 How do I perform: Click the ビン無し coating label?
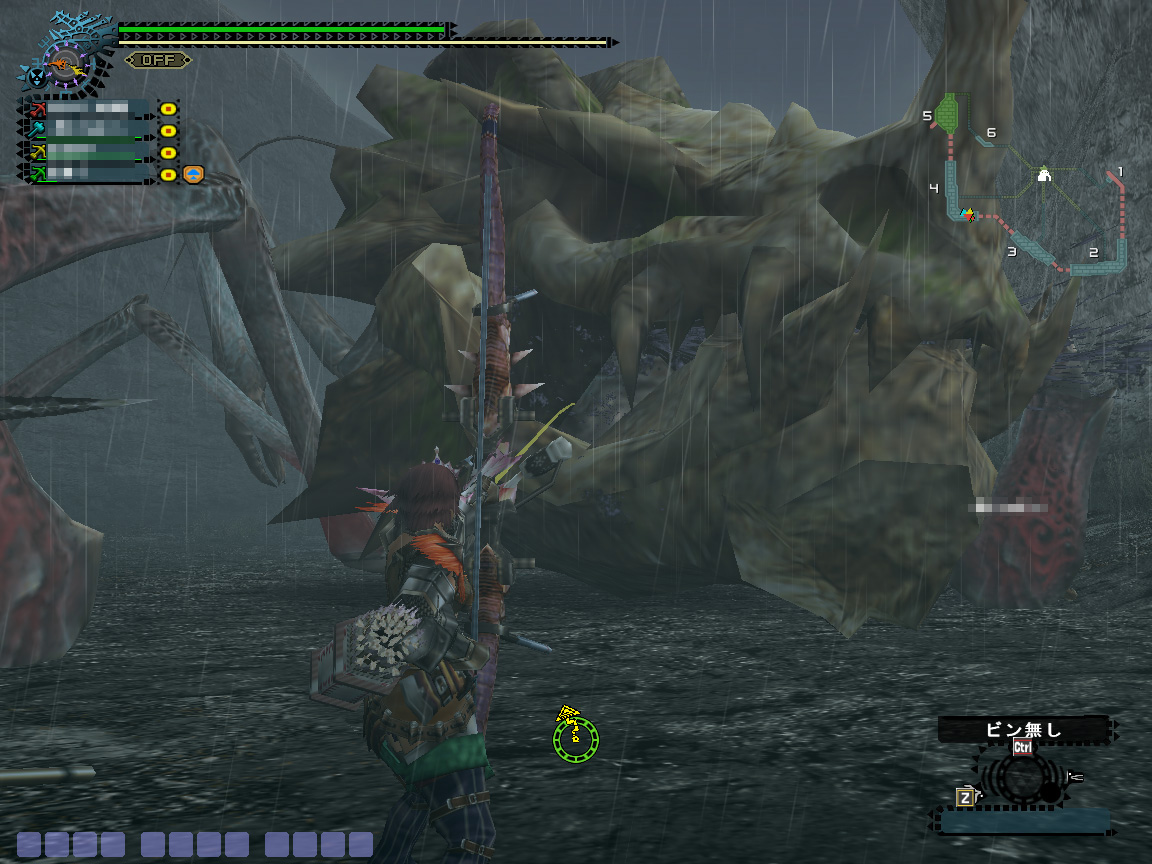click(x=1023, y=729)
